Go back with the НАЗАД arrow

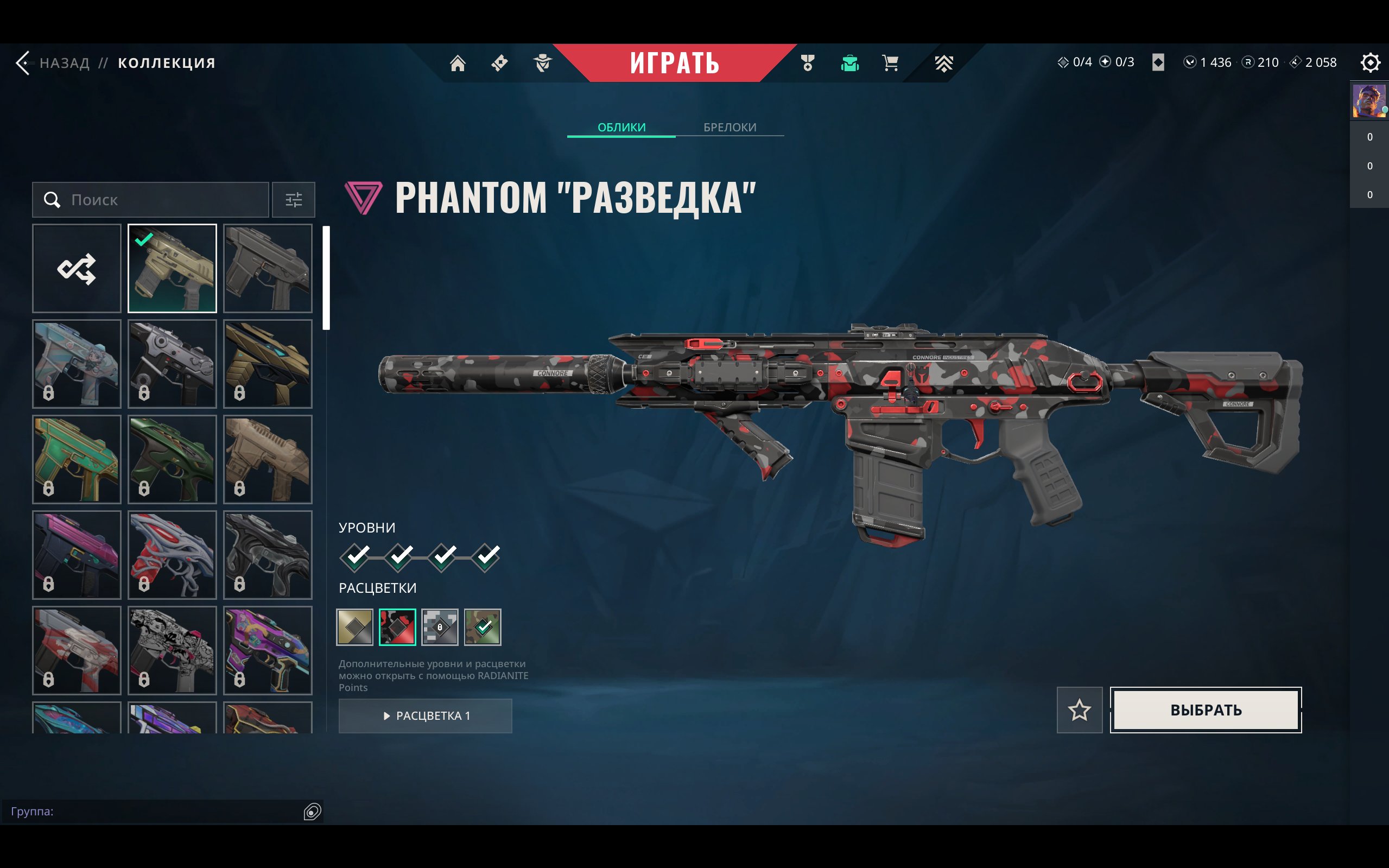click(23, 62)
